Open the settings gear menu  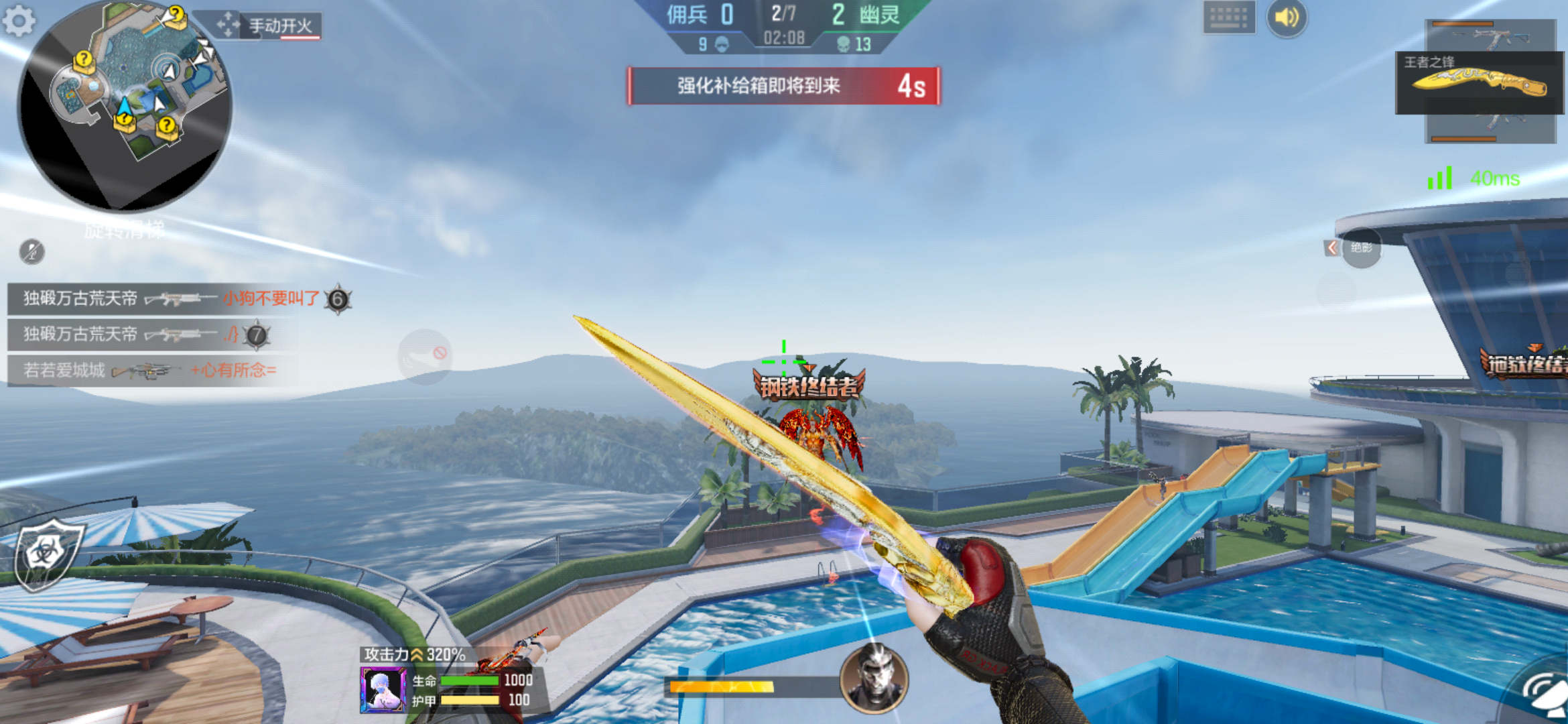[x=19, y=20]
